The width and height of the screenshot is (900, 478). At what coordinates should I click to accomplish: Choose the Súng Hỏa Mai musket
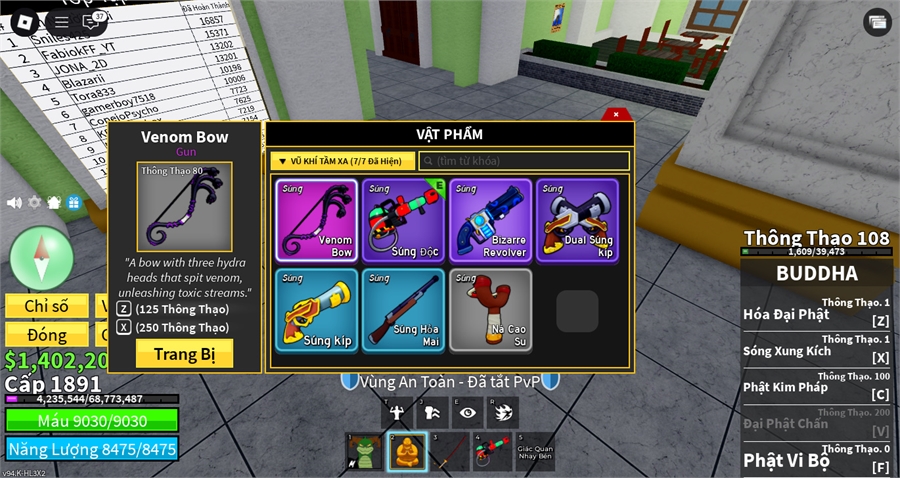point(402,309)
